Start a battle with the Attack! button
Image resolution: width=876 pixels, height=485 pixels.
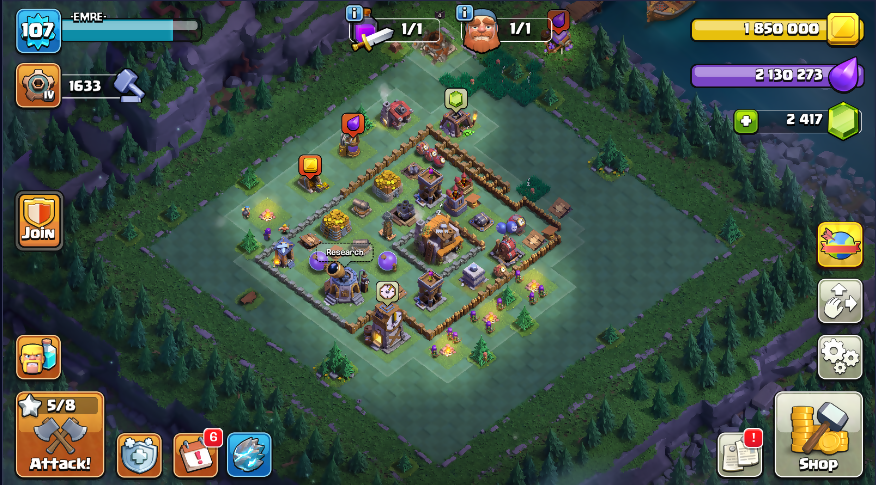(60, 435)
